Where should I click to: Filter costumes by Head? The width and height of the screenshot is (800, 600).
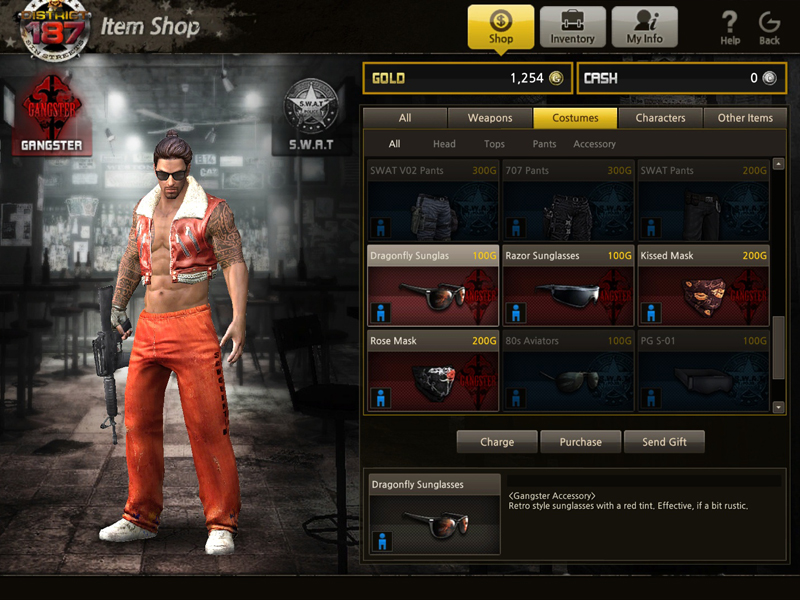[x=444, y=144]
